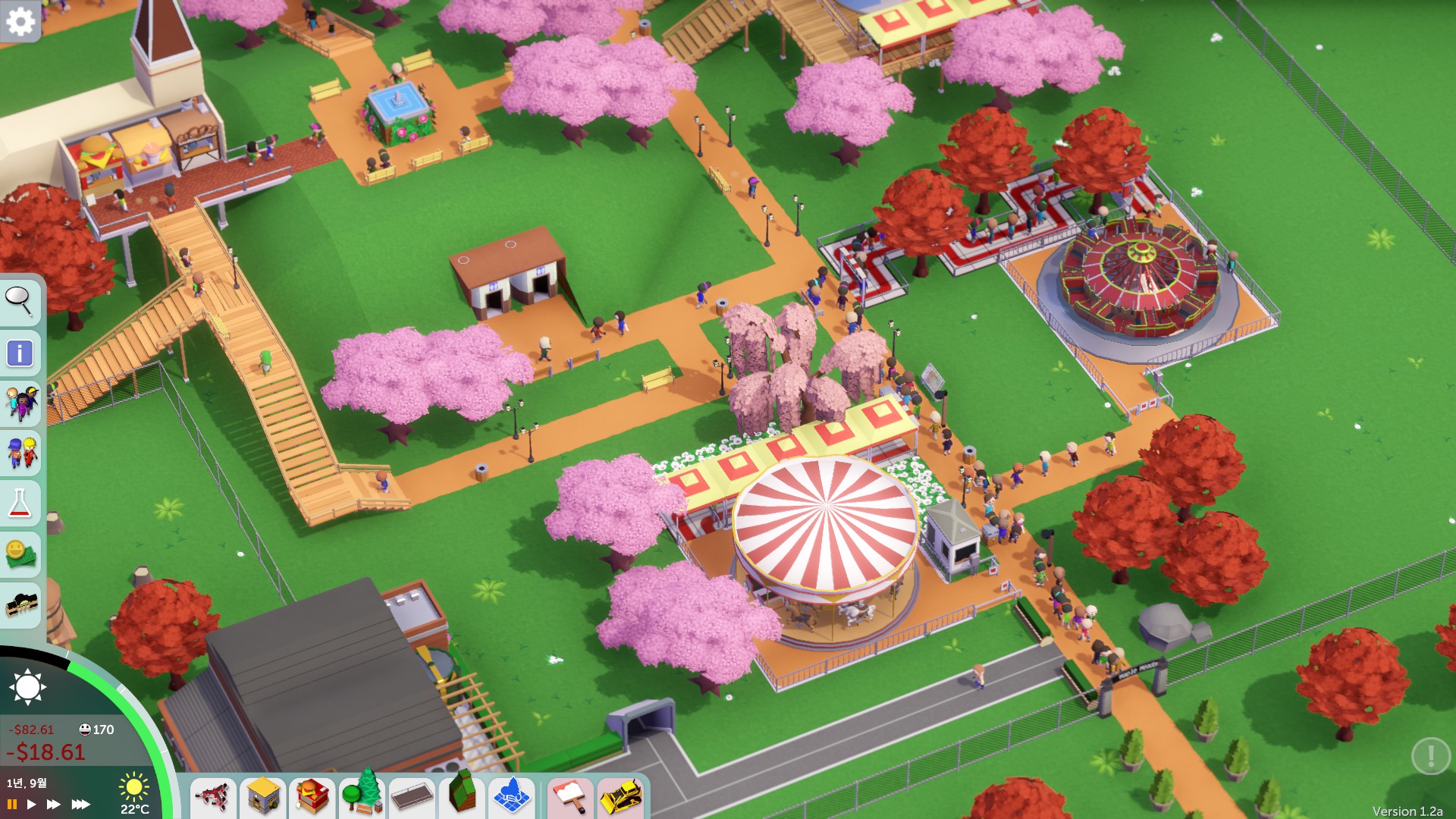Screen dimensions: 1456x819
Task: Open the rides build menu
Action: tap(213, 796)
